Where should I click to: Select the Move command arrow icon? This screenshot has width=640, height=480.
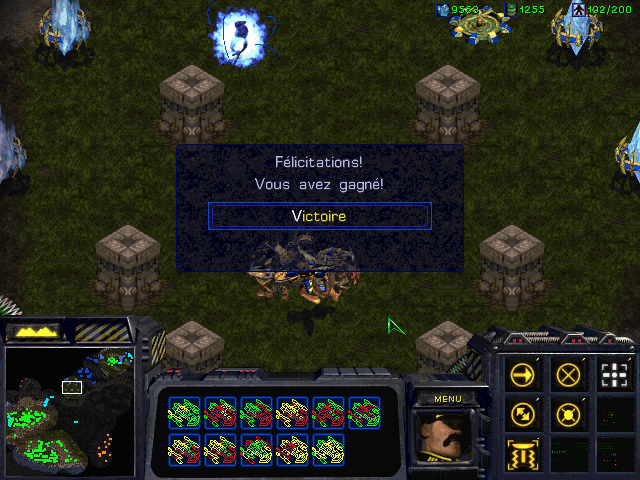coord(522,375)
